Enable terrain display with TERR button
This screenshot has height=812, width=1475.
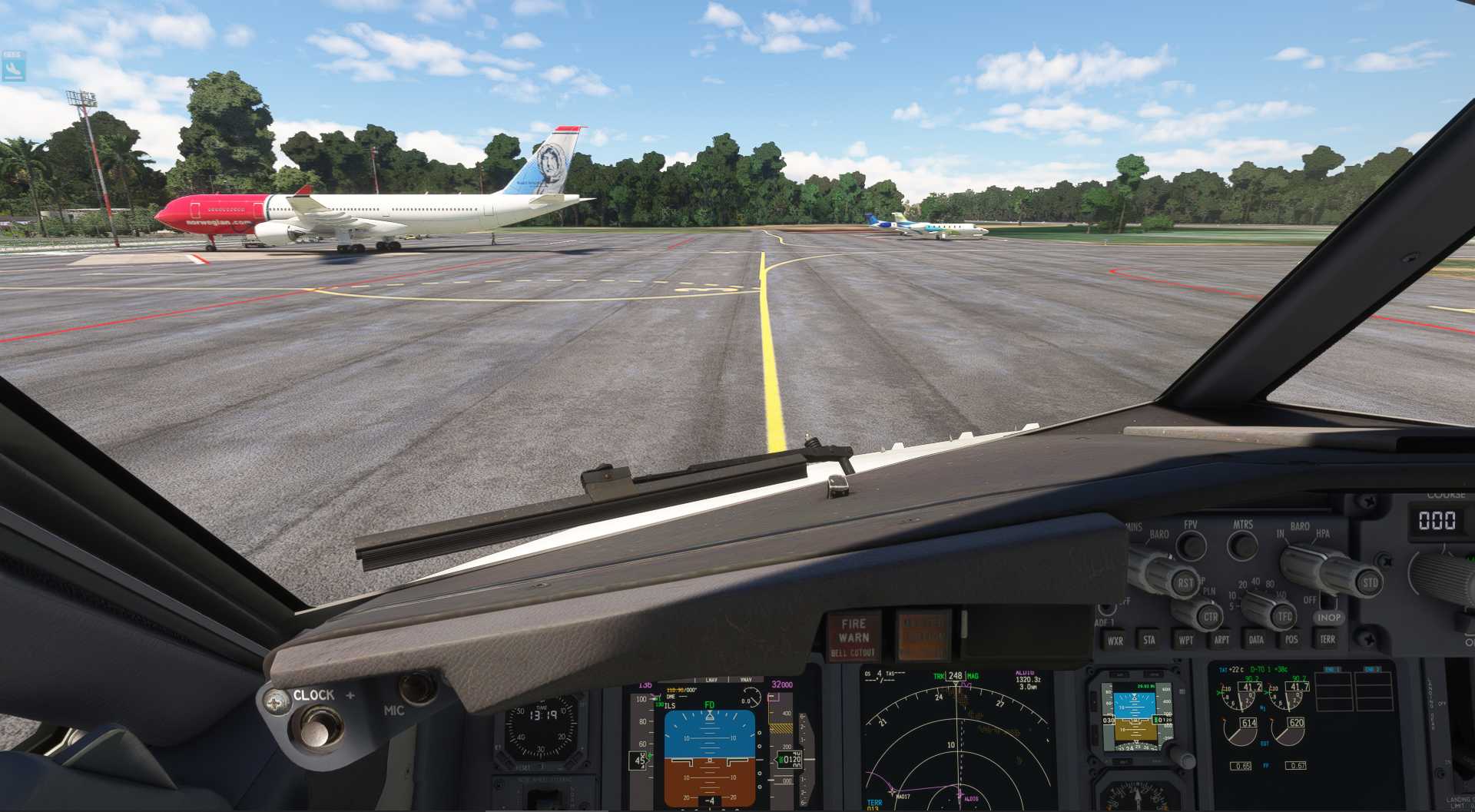[1327, 640]
